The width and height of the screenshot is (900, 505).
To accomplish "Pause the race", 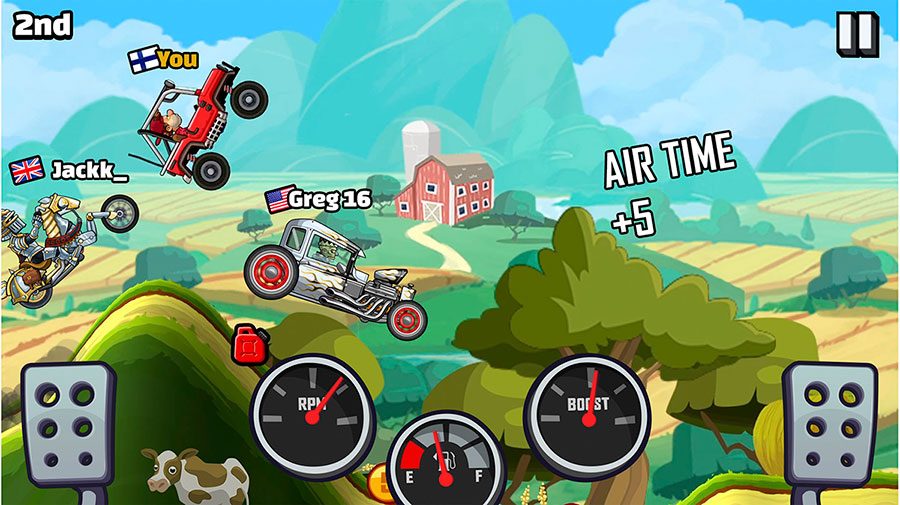I will click(x=855, y=32).
